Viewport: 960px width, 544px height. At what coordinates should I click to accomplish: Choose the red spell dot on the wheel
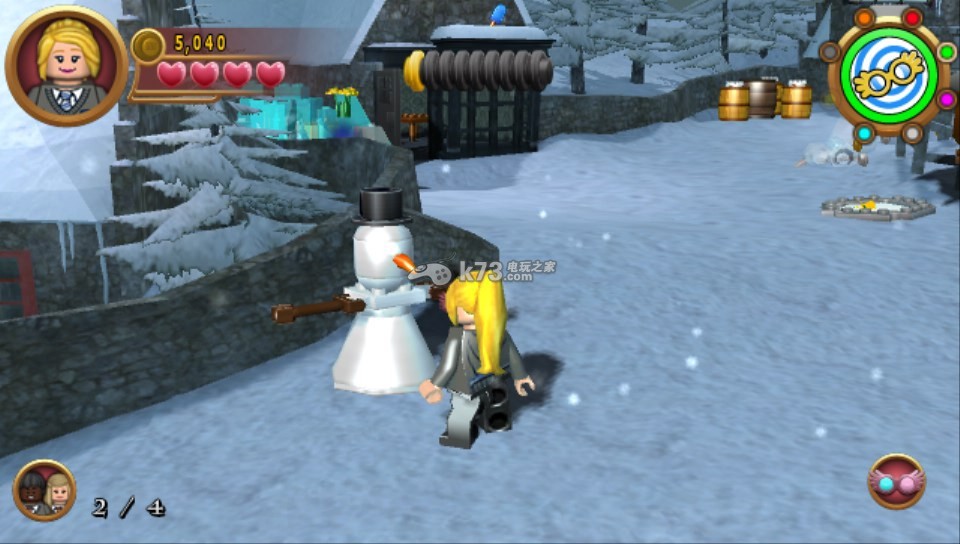click(912, 18)
